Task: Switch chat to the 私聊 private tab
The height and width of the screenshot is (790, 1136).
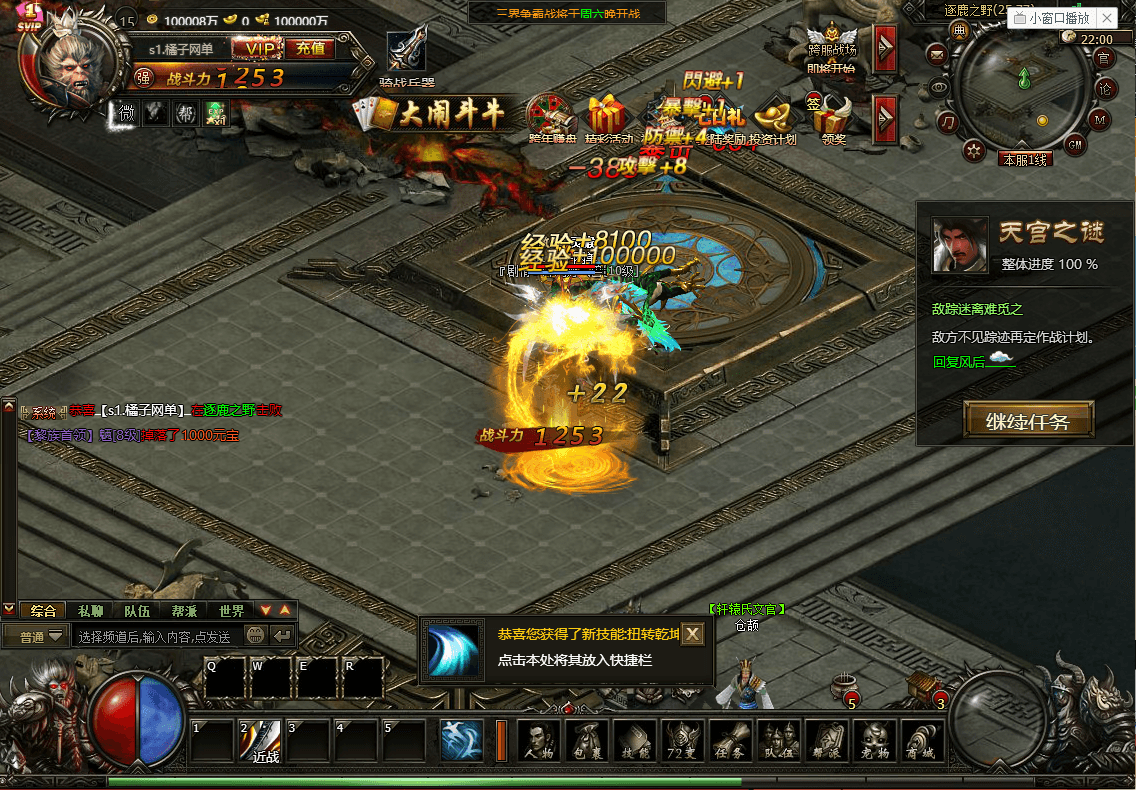Action: click(90, 610)
